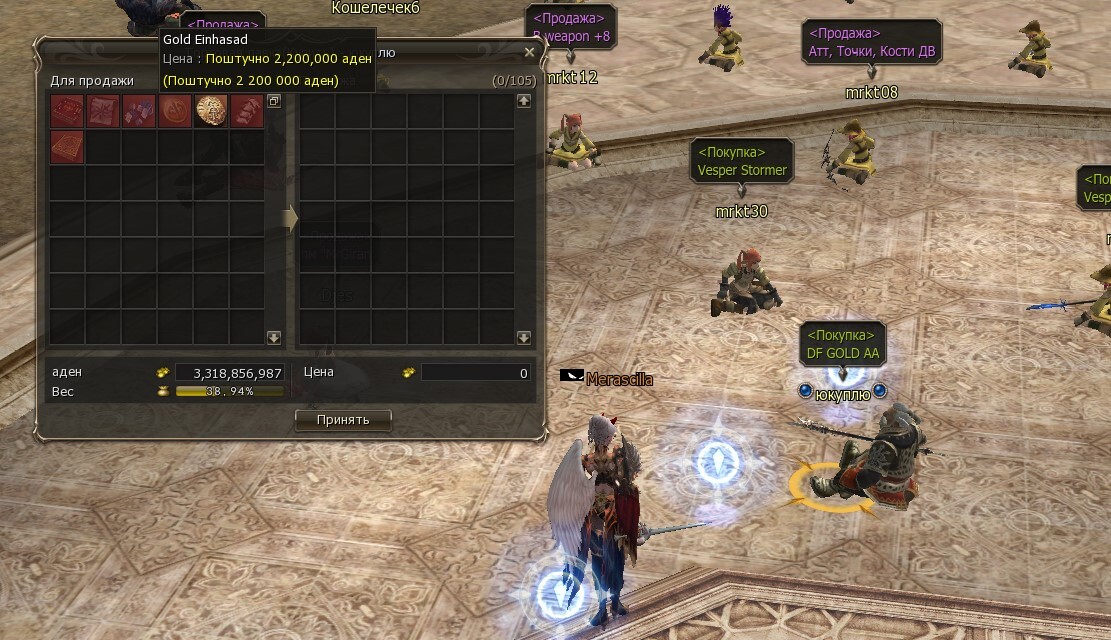Click the Принять confirm button
The width and height of the screenshot is (1111, 640).
coord(343,420)
